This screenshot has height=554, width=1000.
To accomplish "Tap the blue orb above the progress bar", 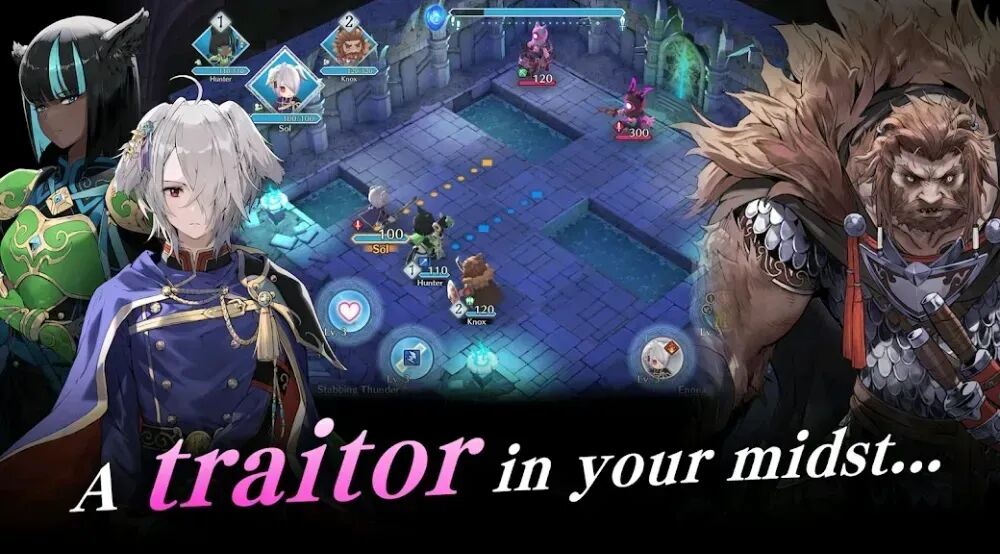I will [x=434, y=15].
